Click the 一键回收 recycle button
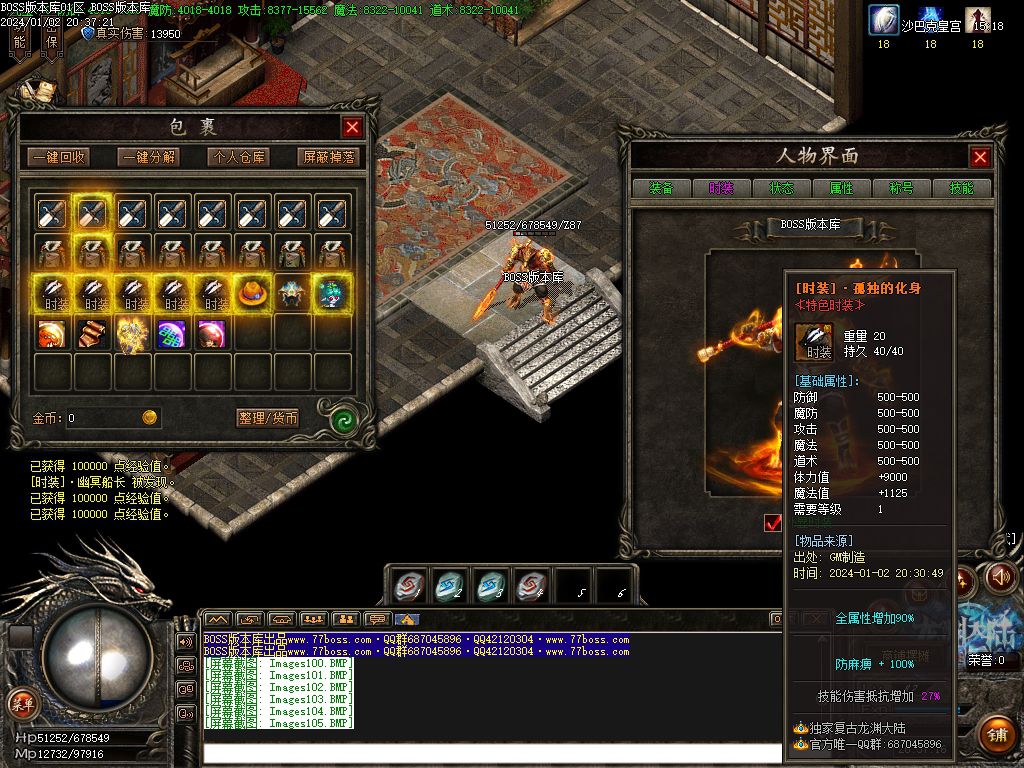 pyautogui.click(x=58, y=157)
